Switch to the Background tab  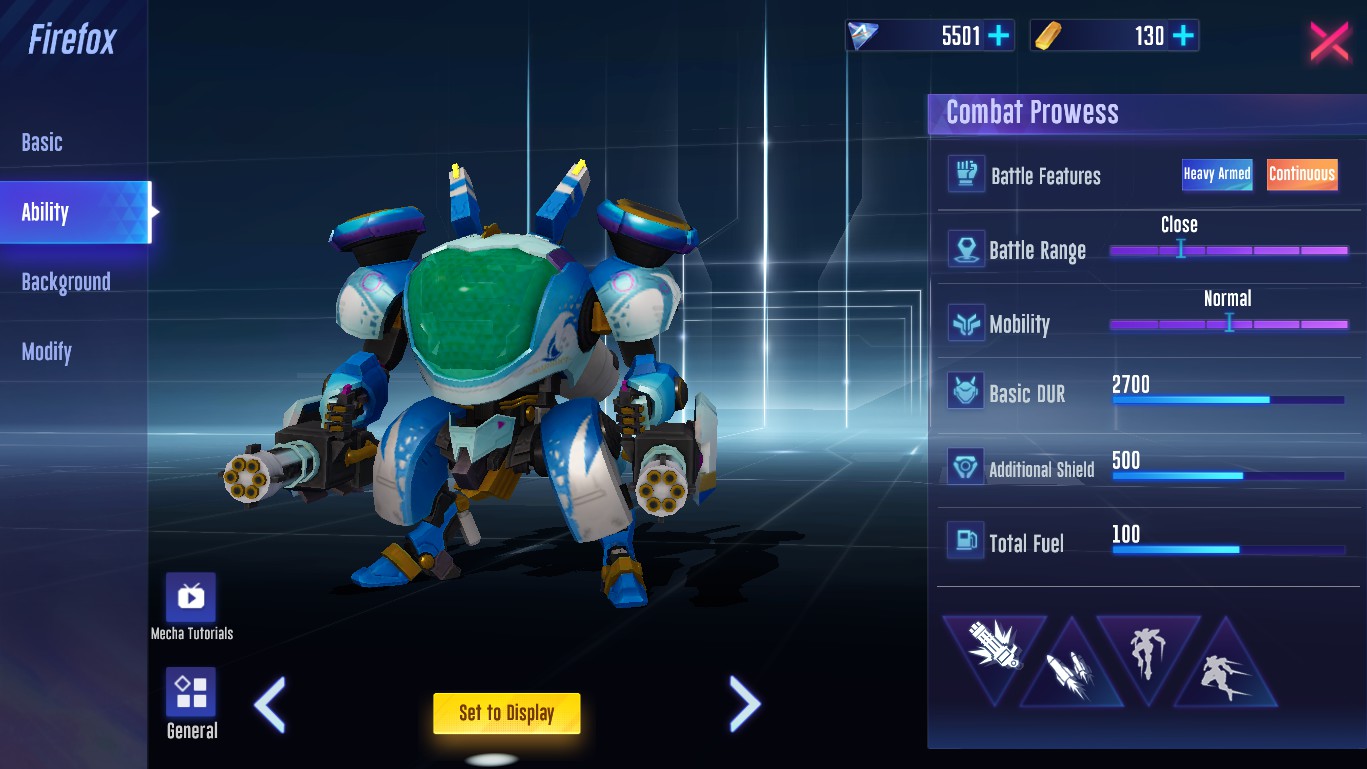tap(66, 282)
